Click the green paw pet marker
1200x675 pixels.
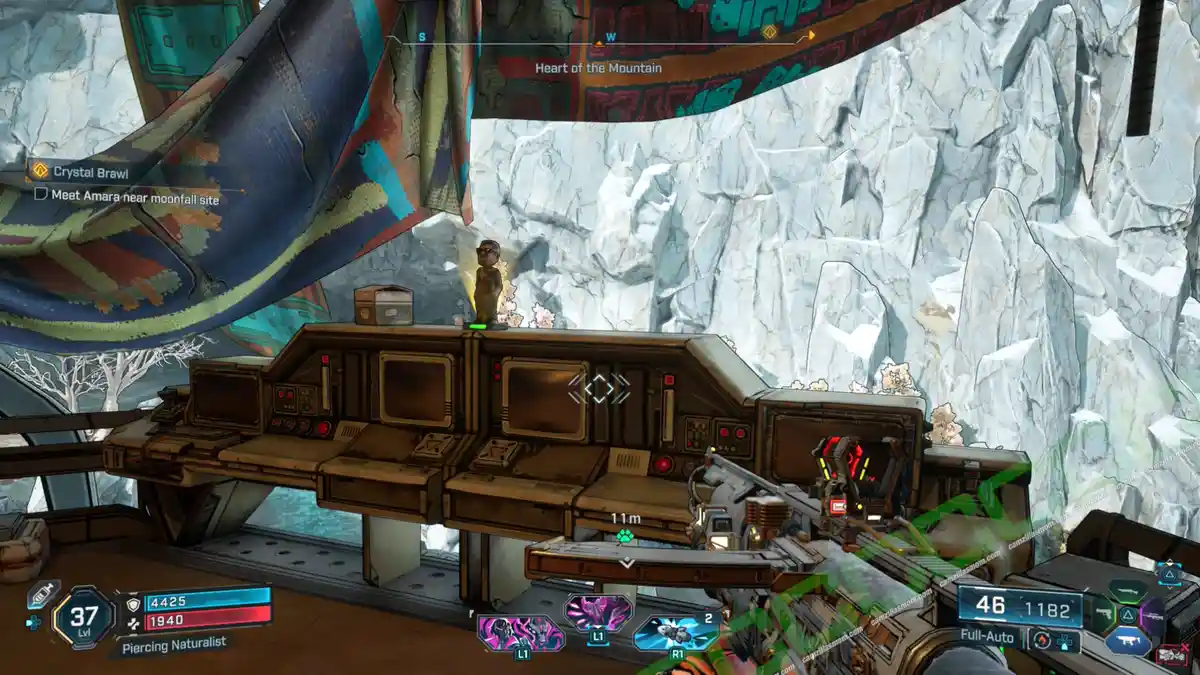tap(626, 536)
